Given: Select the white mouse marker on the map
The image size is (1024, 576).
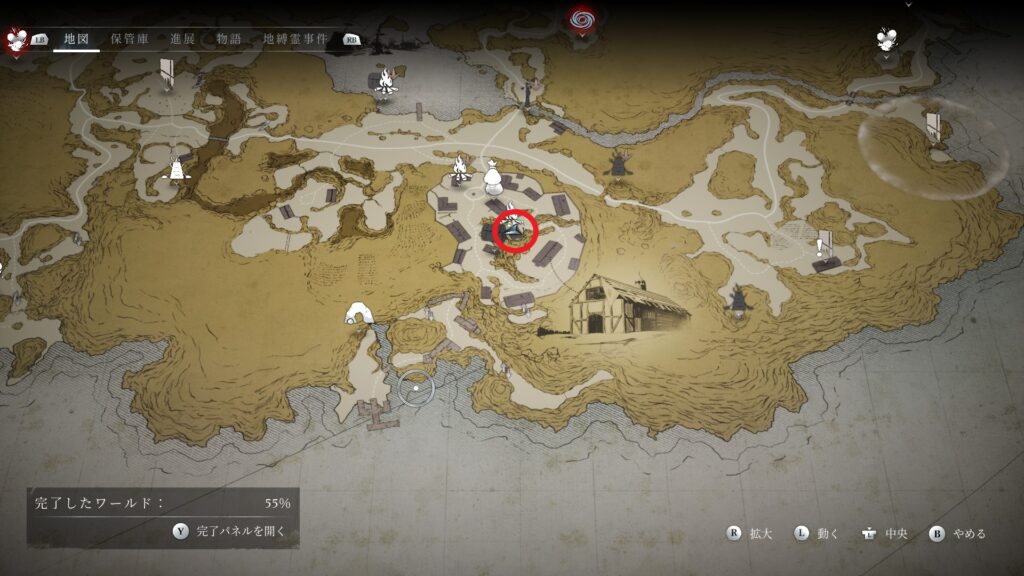Looking at the screenshot, I should (x=887, y=39).
